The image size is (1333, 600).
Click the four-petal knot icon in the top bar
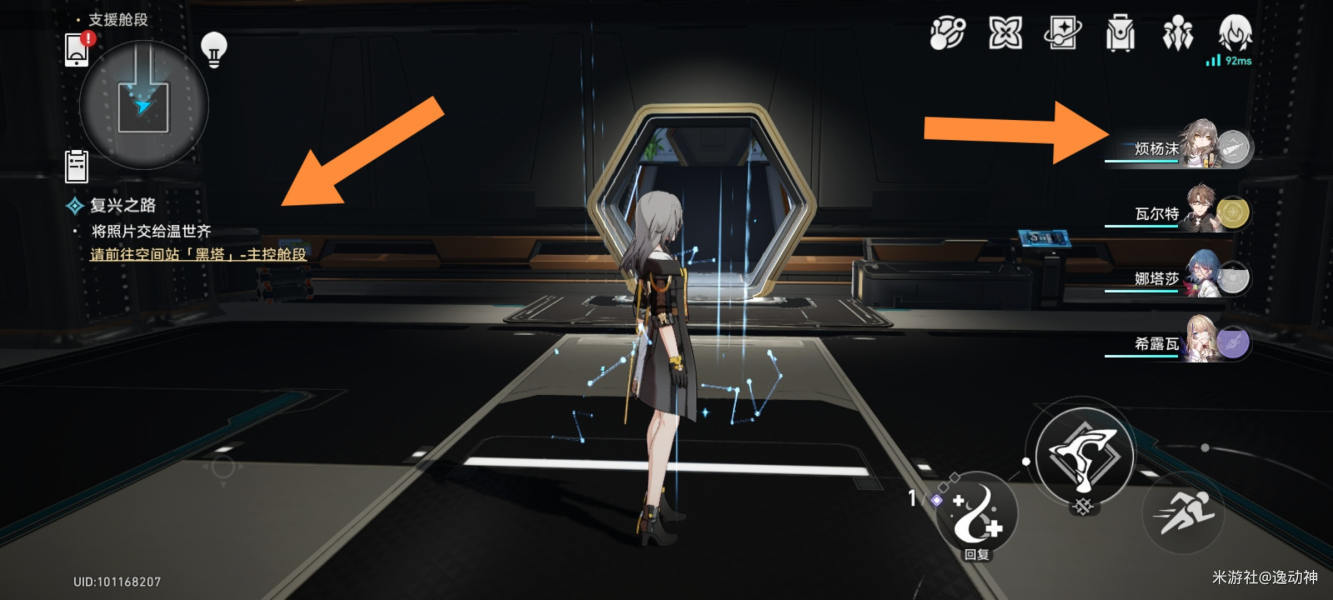click(x=1004, y=34)
